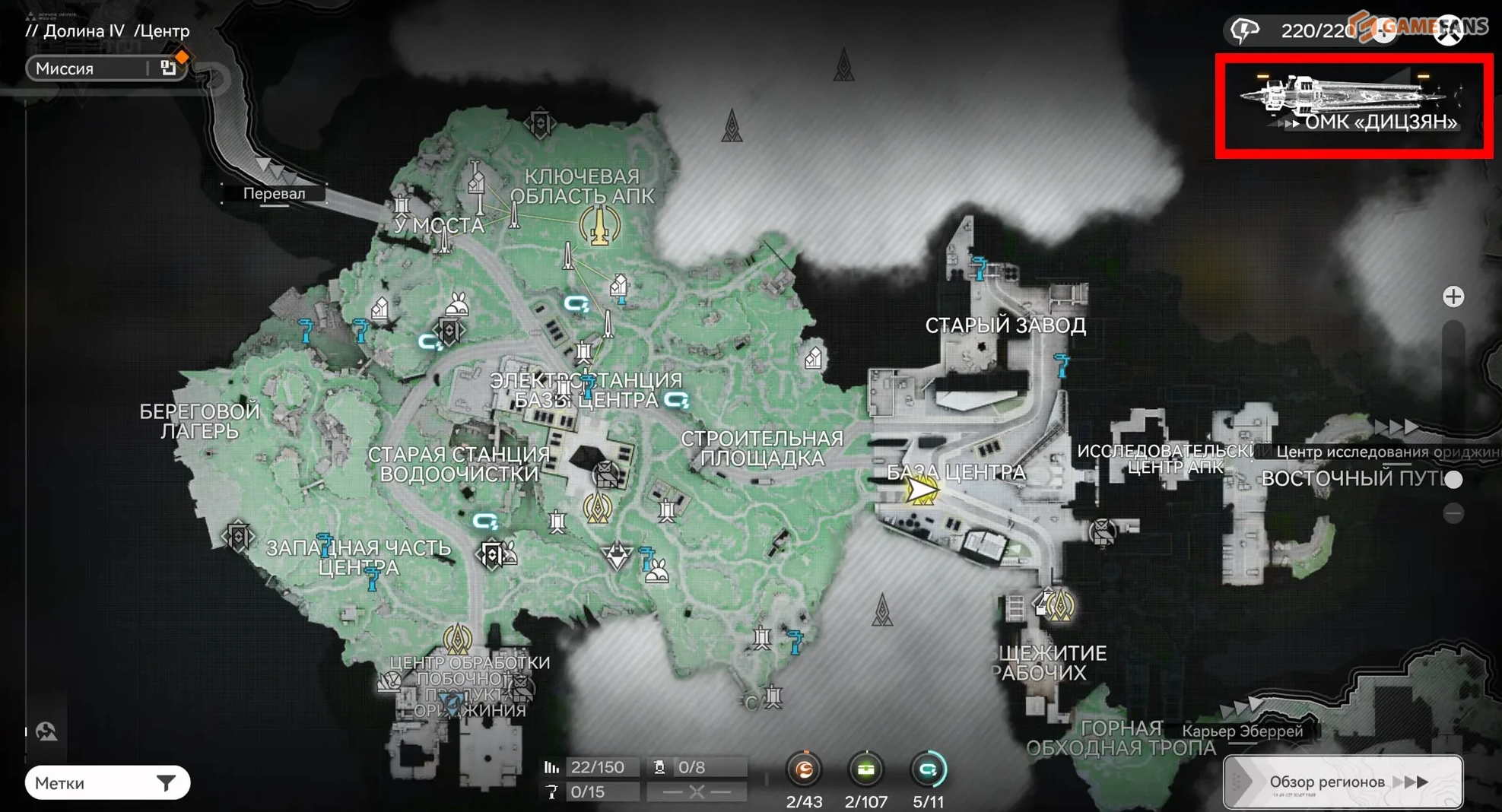The image size is (1502, 812).
Task: Zoom in the map with the plus button
Action: tap(1453, 297)
